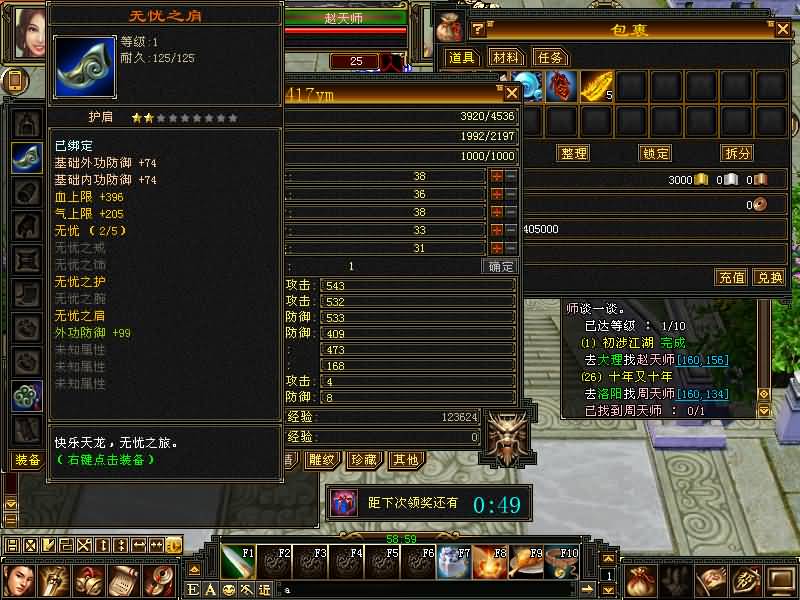The height and width of the screenshot is (600, 800).
Task: Switch to the 其他 tab
Action: (405, 460)
